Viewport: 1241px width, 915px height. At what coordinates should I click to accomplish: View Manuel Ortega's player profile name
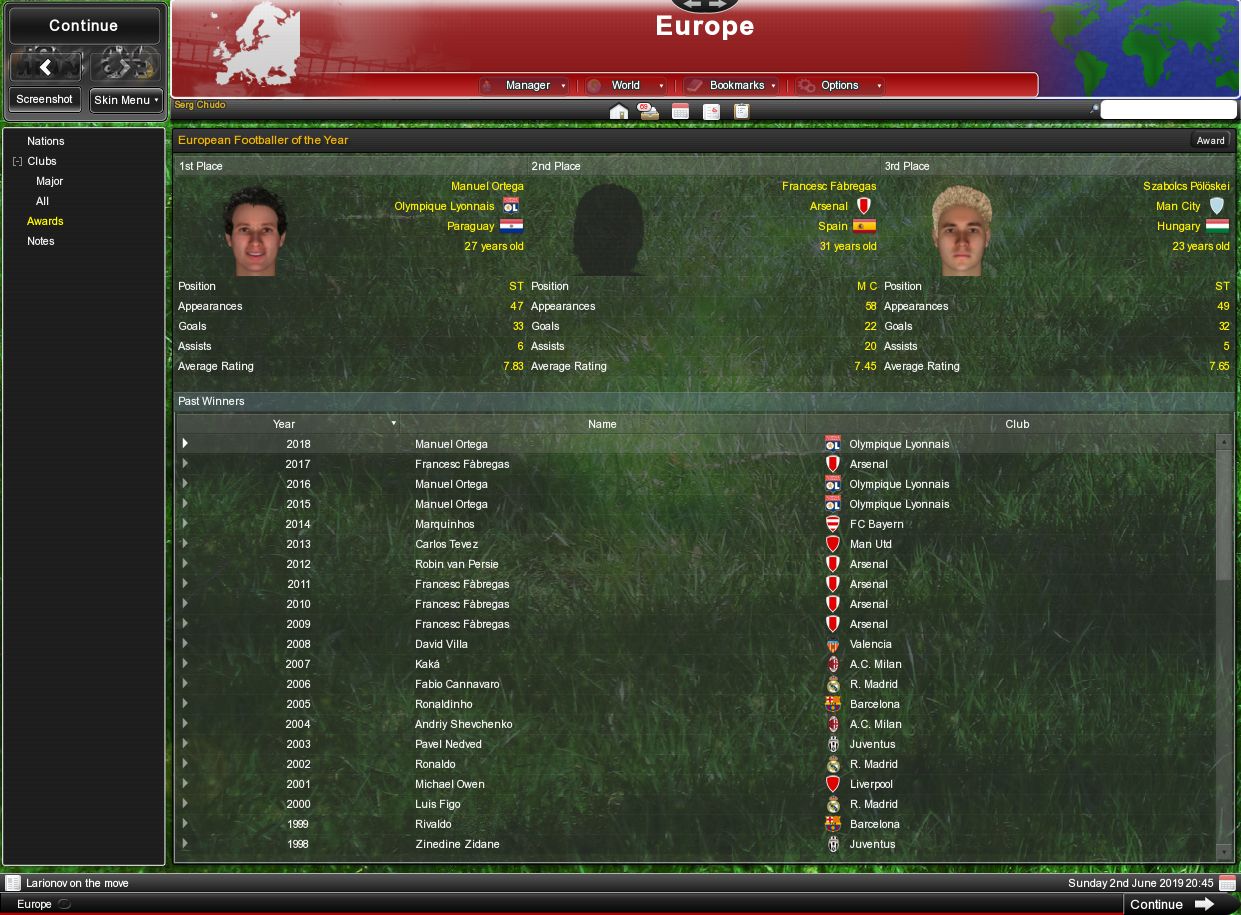pyautogui.click(x=487, y=186)
